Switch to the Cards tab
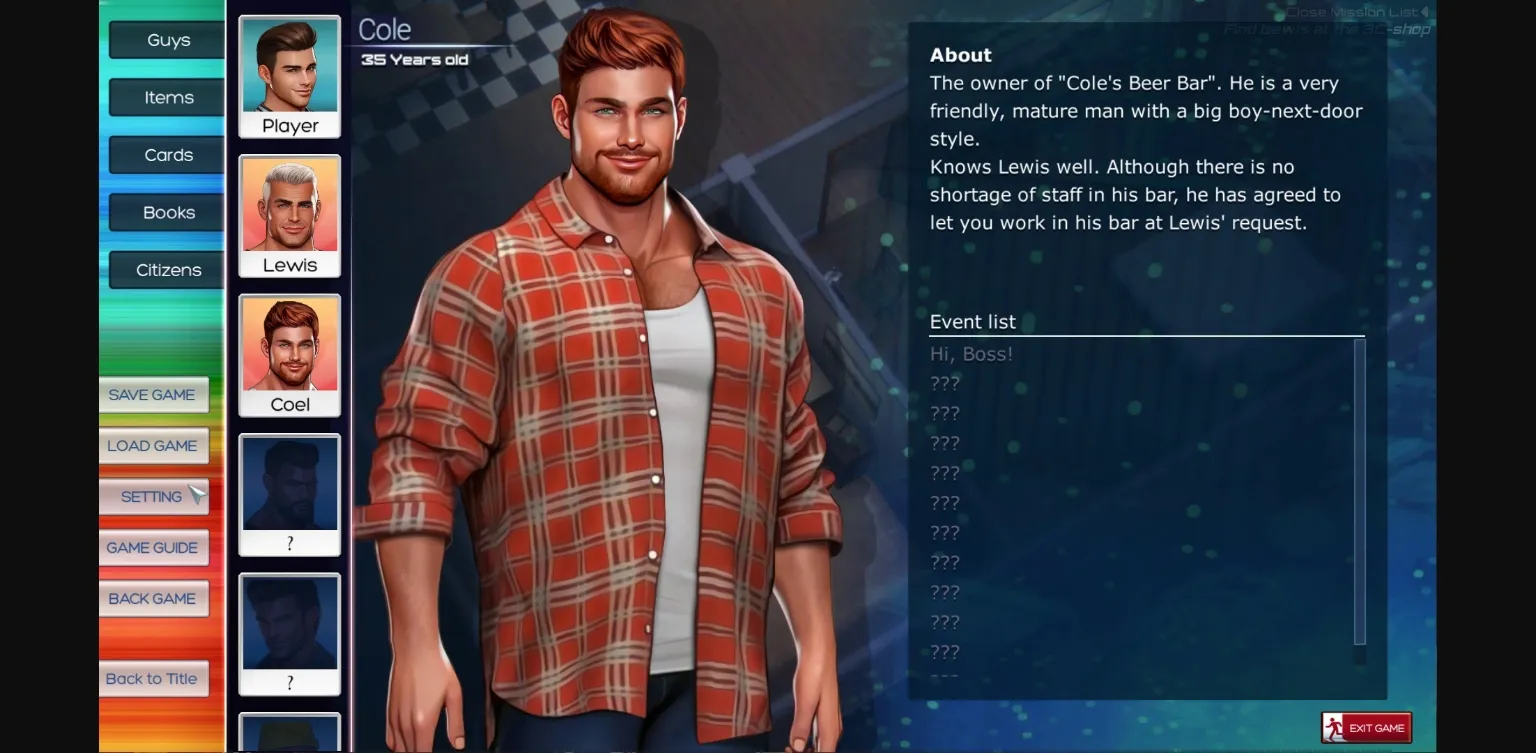The image size is (1536, 753). point(165,154)
